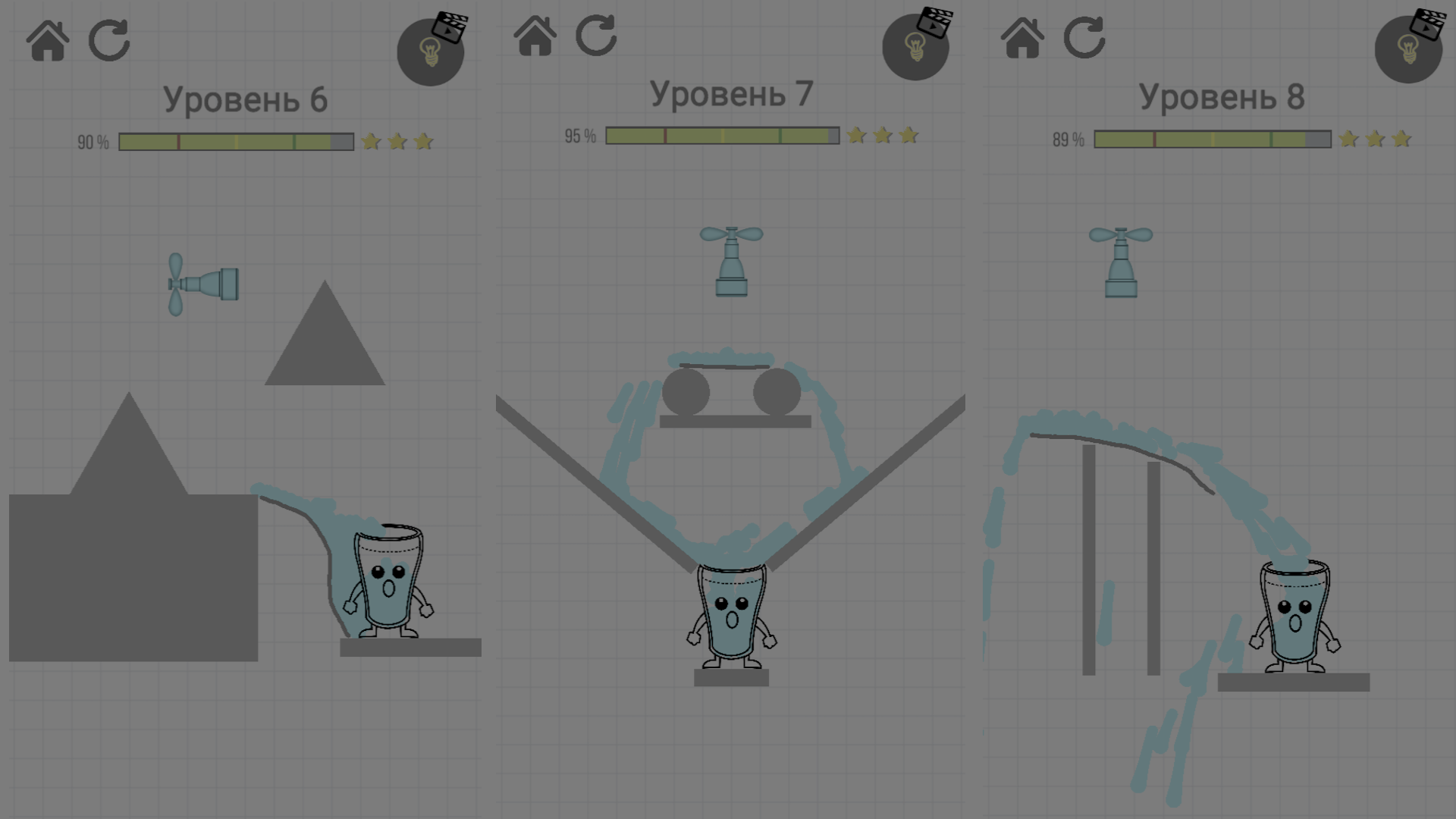
Task: Open the hint lightbulb for Level 7
Action: [x=915, y=47]
